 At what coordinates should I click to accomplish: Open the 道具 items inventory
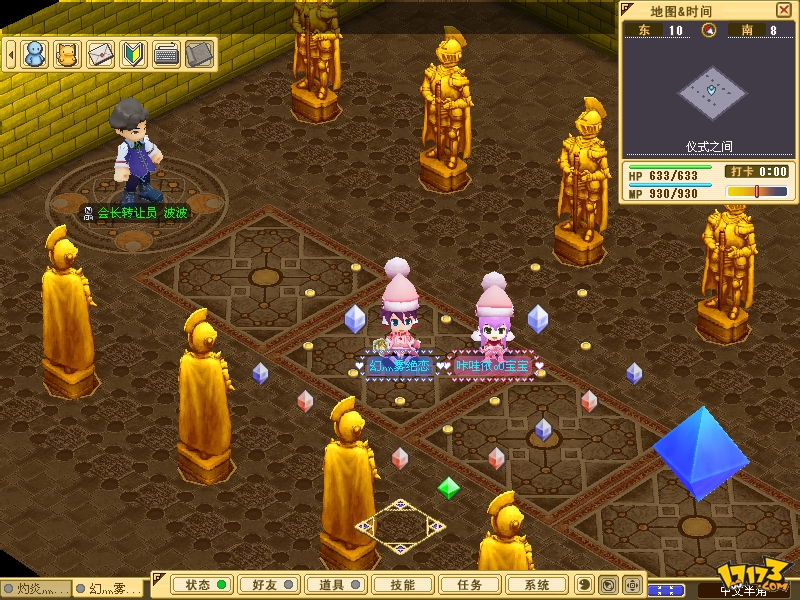pyautogui.click(x=332, y=585)
